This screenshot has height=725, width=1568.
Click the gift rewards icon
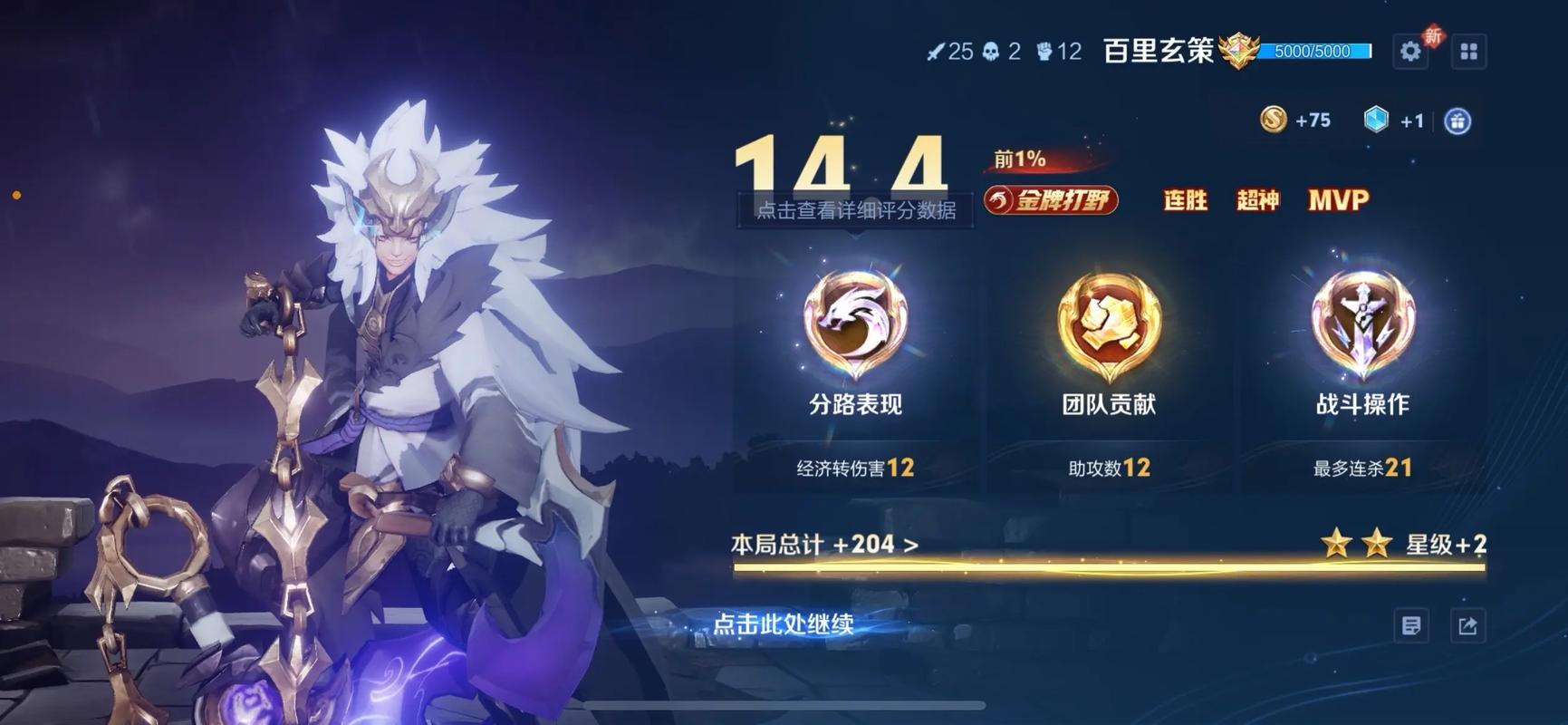1458,120
